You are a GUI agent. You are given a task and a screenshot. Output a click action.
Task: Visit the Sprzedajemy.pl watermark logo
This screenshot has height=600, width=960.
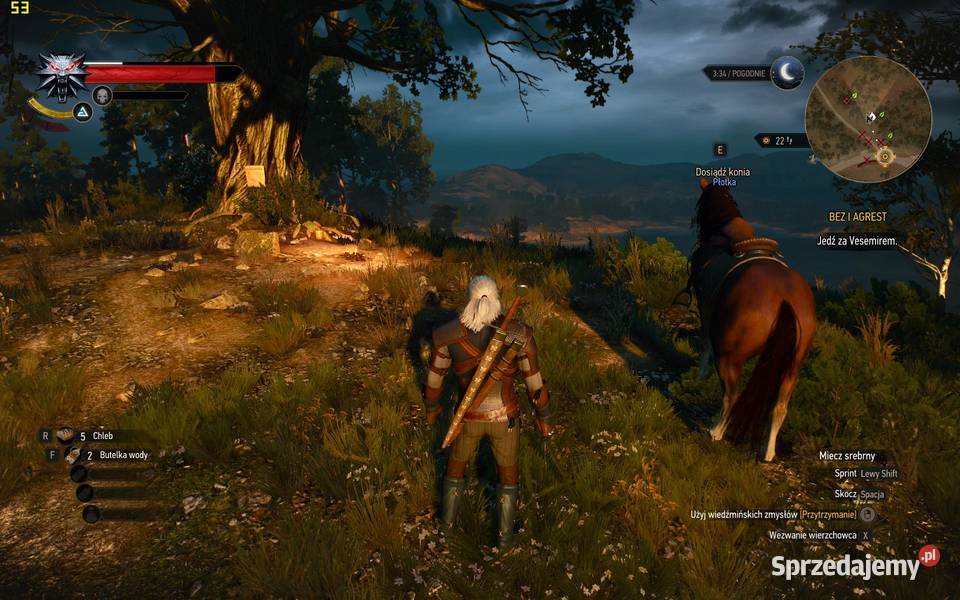855,564
